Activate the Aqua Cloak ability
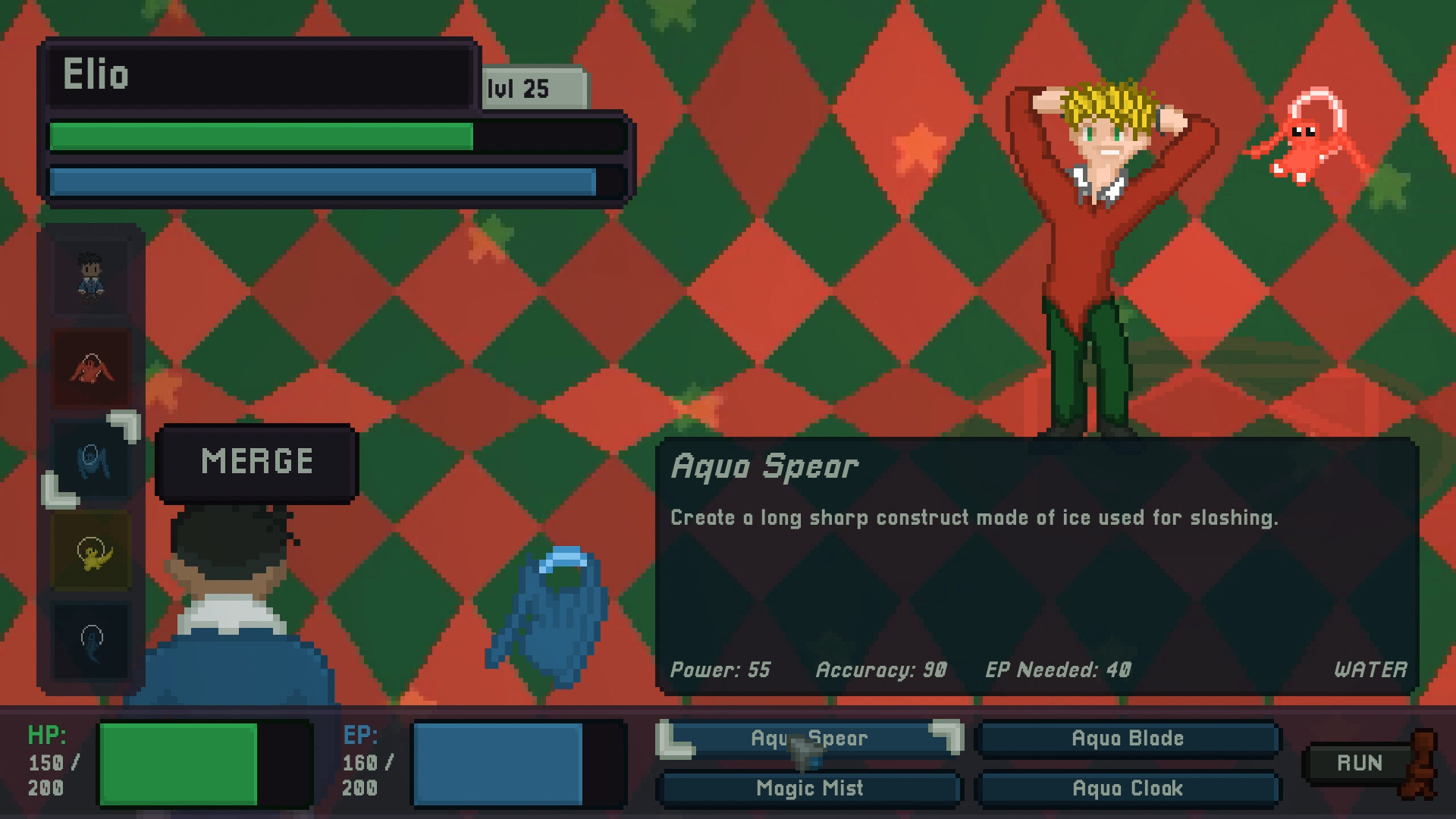Viewport: 1456px width, 819px height. [x=1128, y=789]
